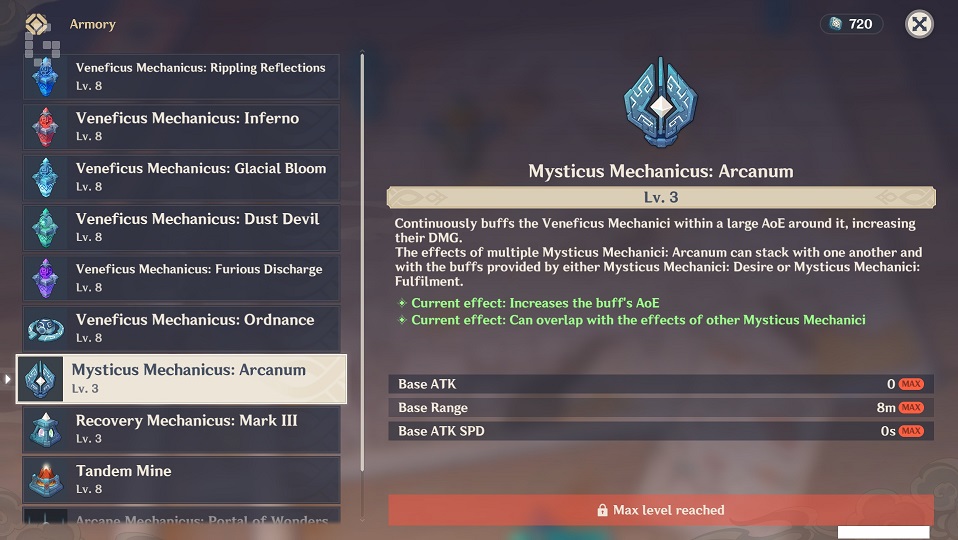Close the Armory screen

click(x=919, y=24)
